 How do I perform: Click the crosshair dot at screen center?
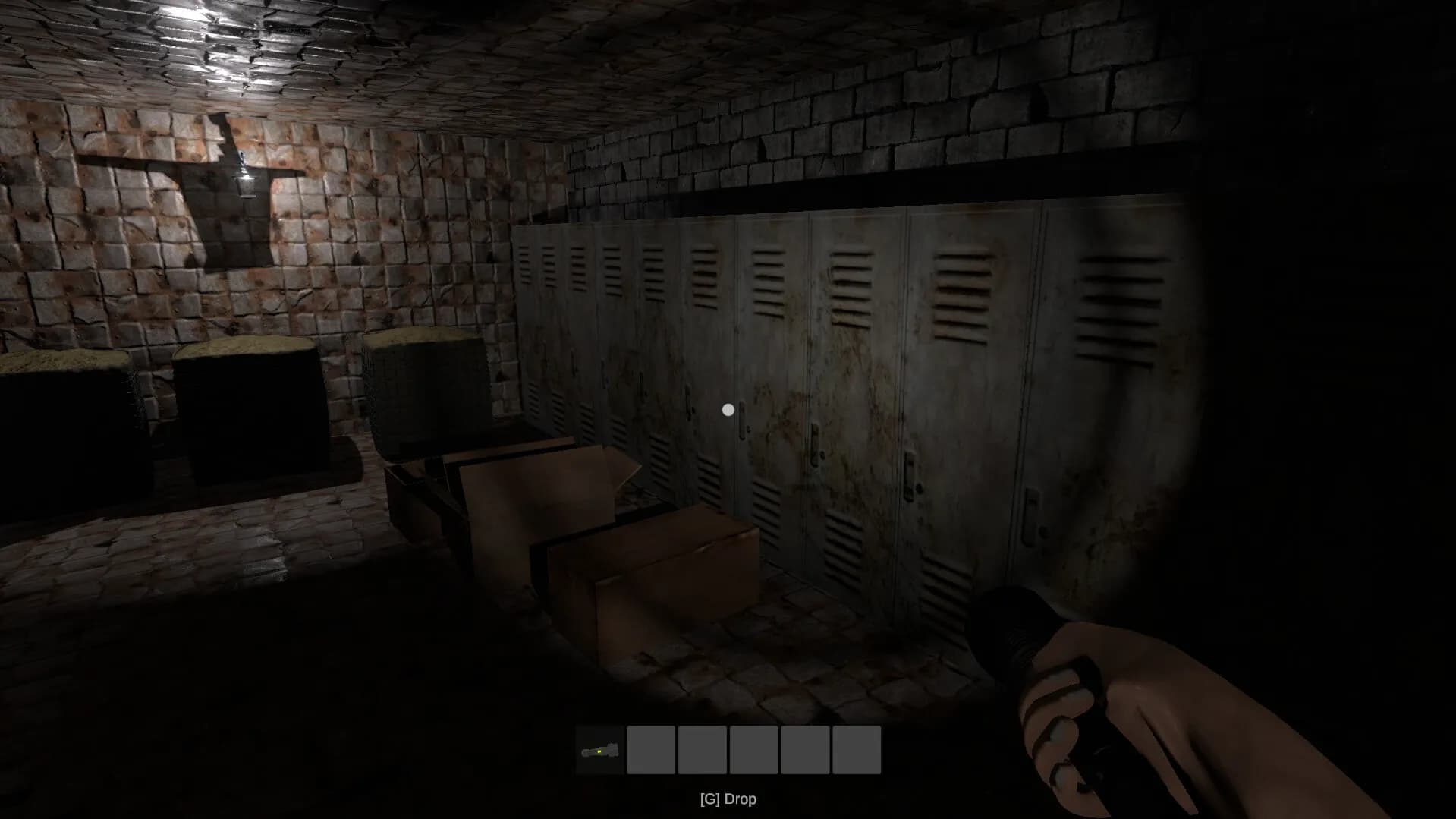pyautogui.click(x=728, y=409)
